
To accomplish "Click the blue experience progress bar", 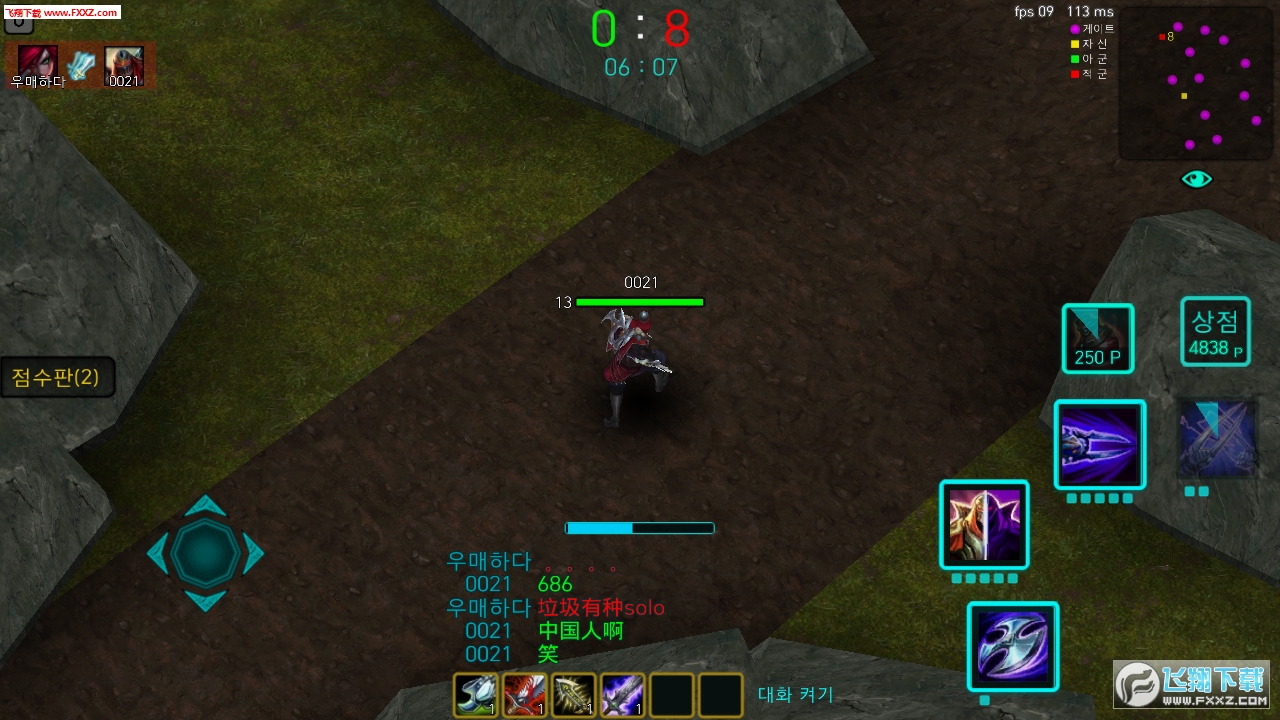I will click(640, 527).
